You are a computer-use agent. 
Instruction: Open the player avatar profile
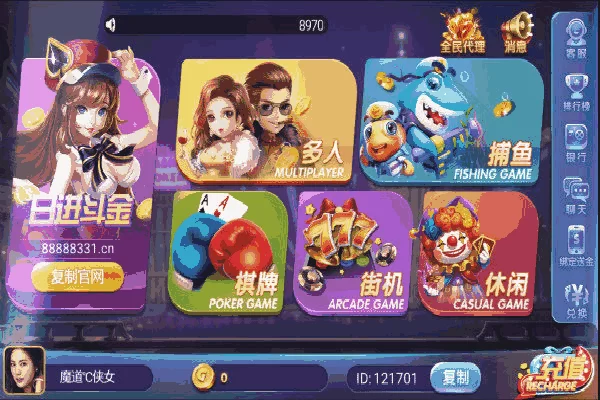24,372
